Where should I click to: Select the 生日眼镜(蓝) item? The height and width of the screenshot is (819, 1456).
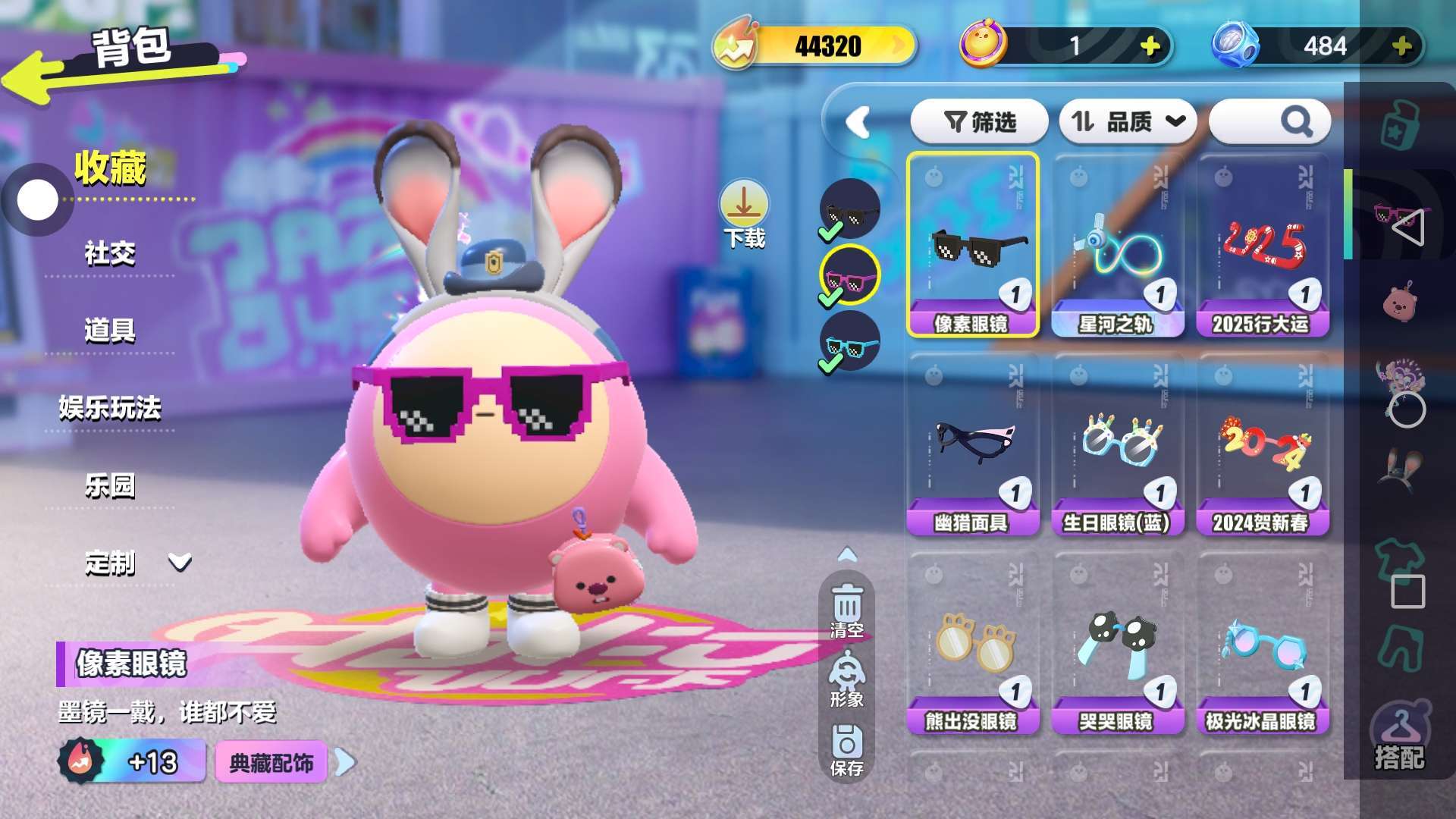1117,444
